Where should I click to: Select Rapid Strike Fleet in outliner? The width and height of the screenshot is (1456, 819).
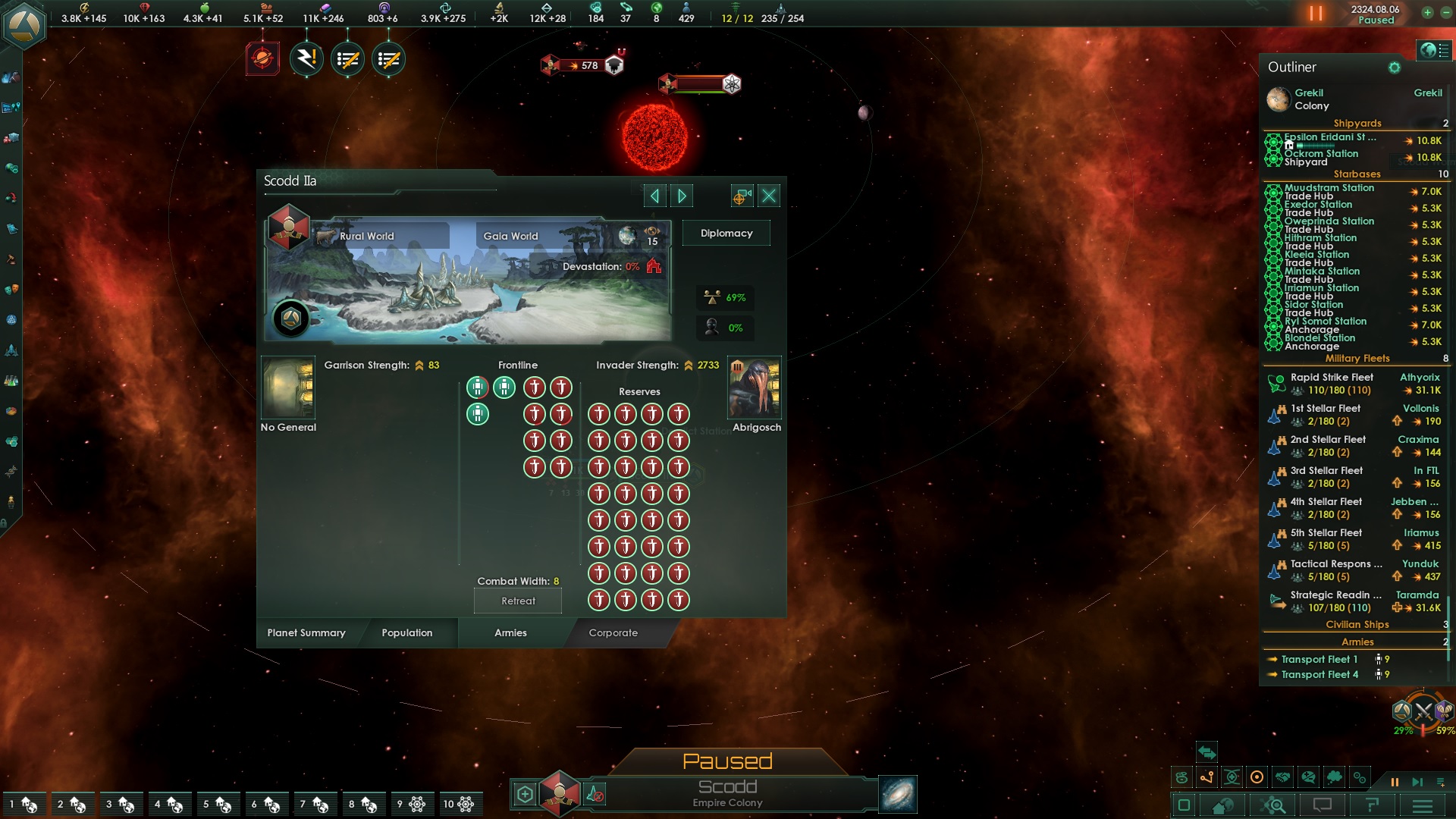[1332, 378]
